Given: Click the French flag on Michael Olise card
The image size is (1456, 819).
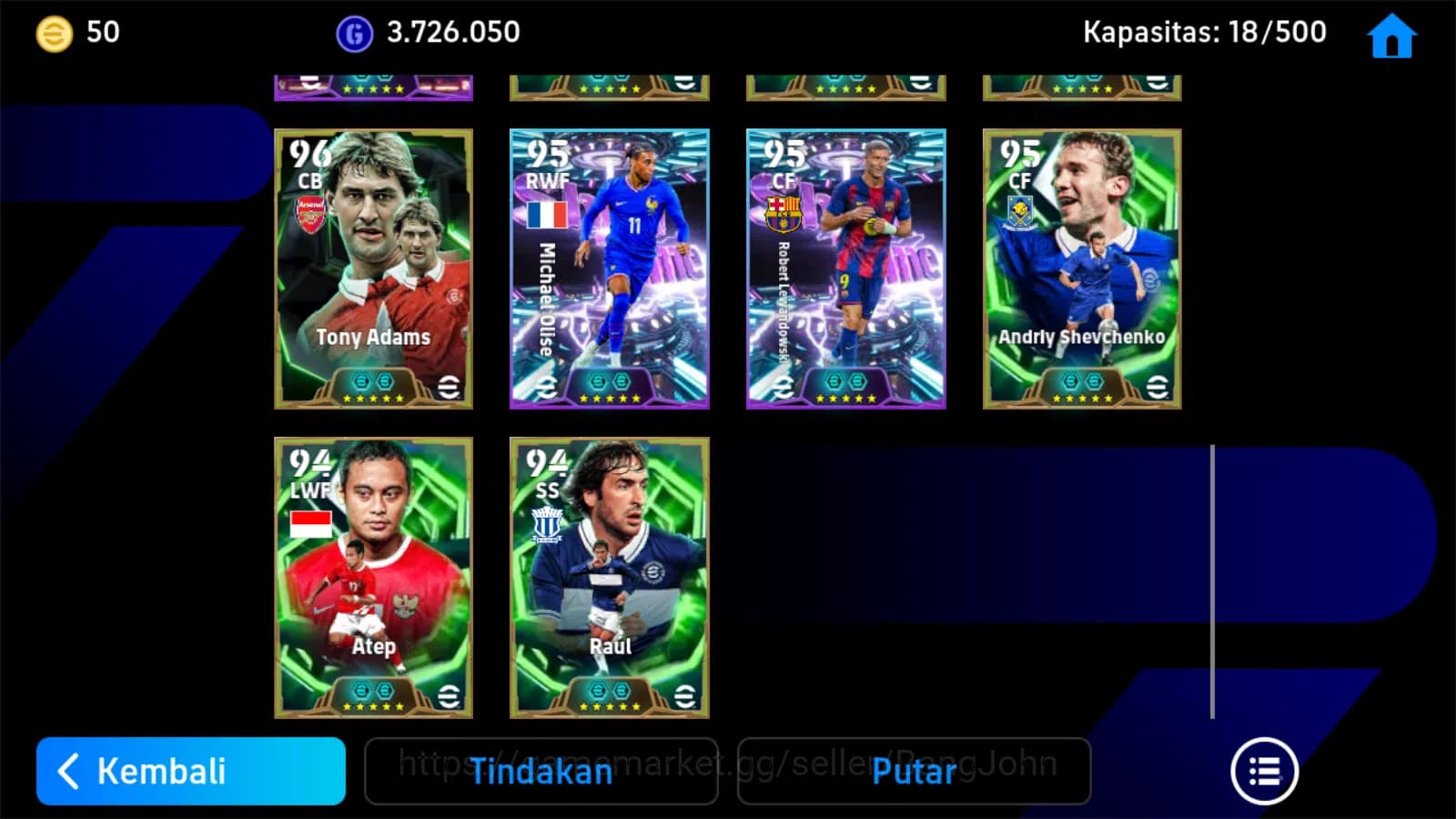Looking at the screenshot, I should (x=546, y=214).
